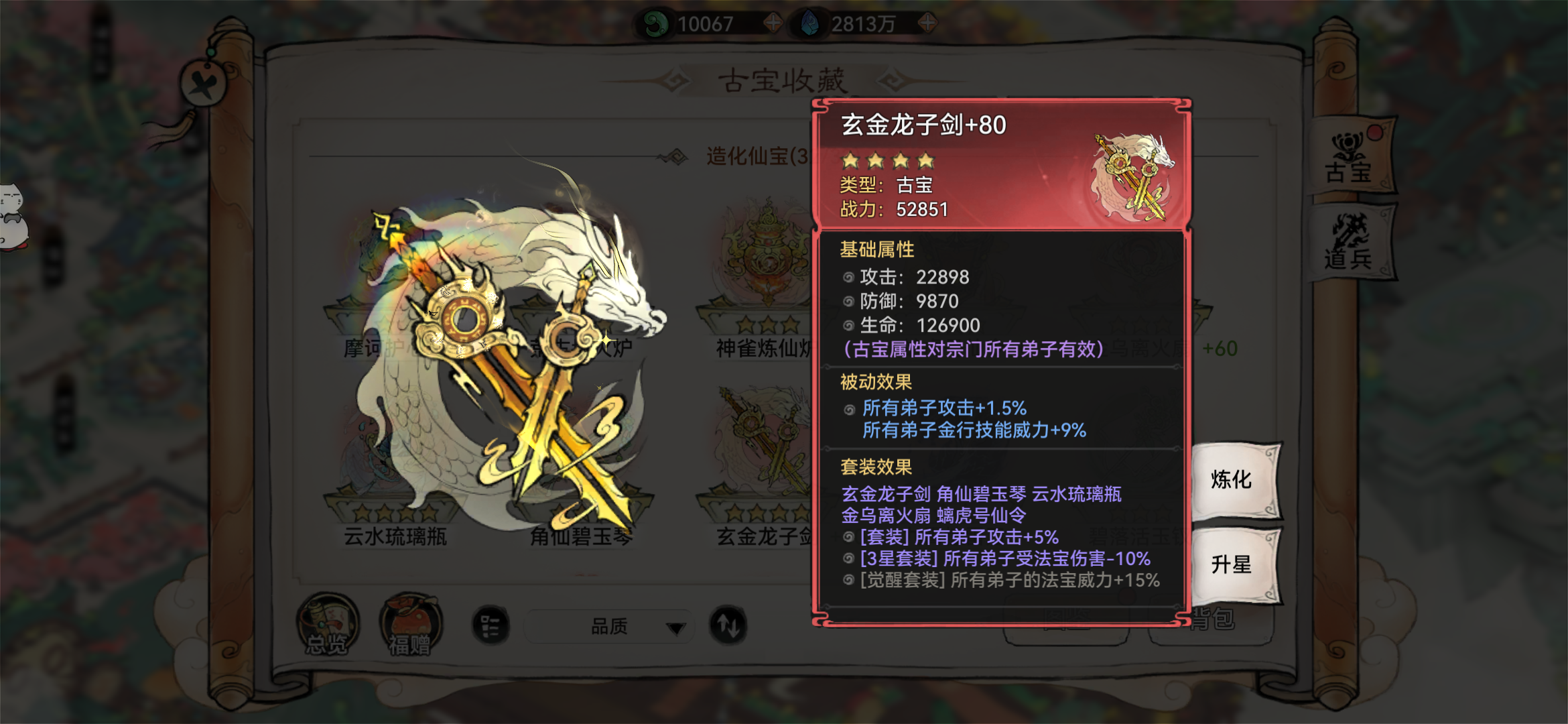This screenshot has width=1568, height=724.
Task: Select the 神雀炼仙炉 treasure
Action: 764,282
